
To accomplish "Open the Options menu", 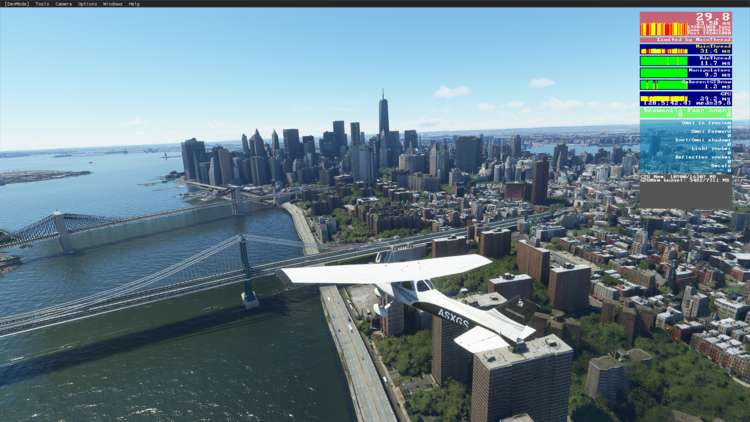I will [x=88, y=4].
